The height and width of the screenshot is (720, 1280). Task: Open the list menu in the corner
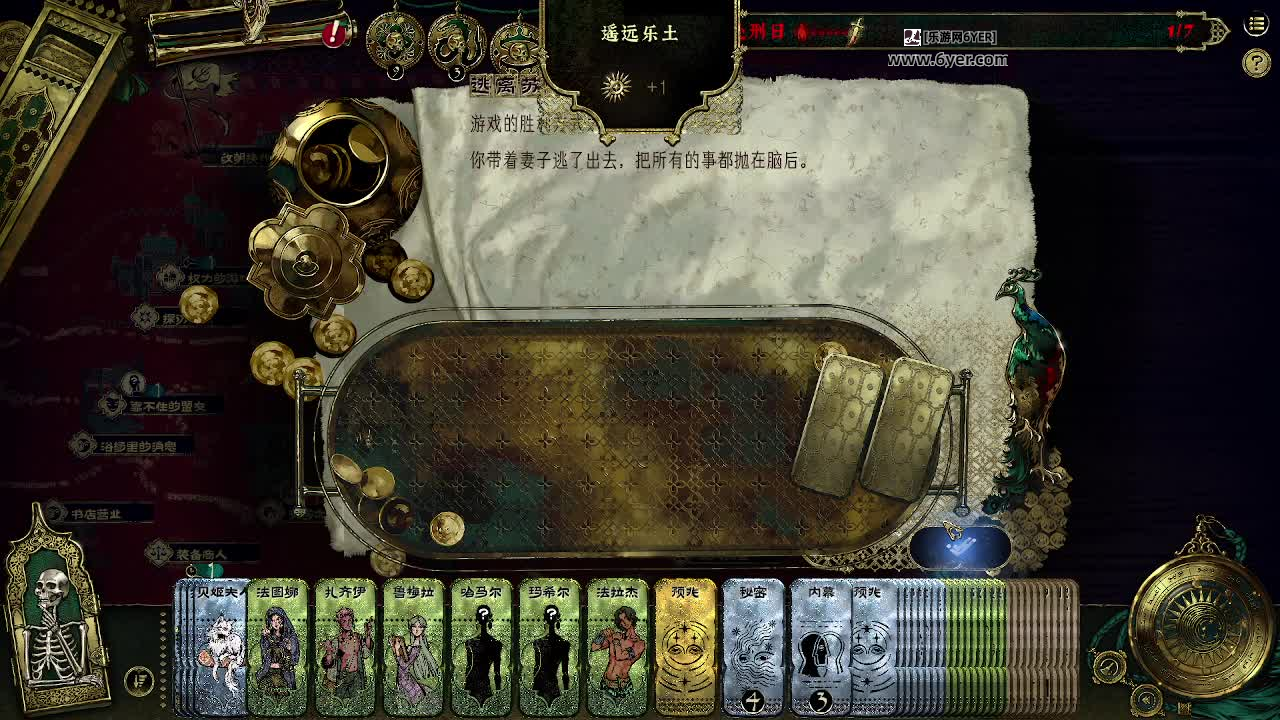1256,25
